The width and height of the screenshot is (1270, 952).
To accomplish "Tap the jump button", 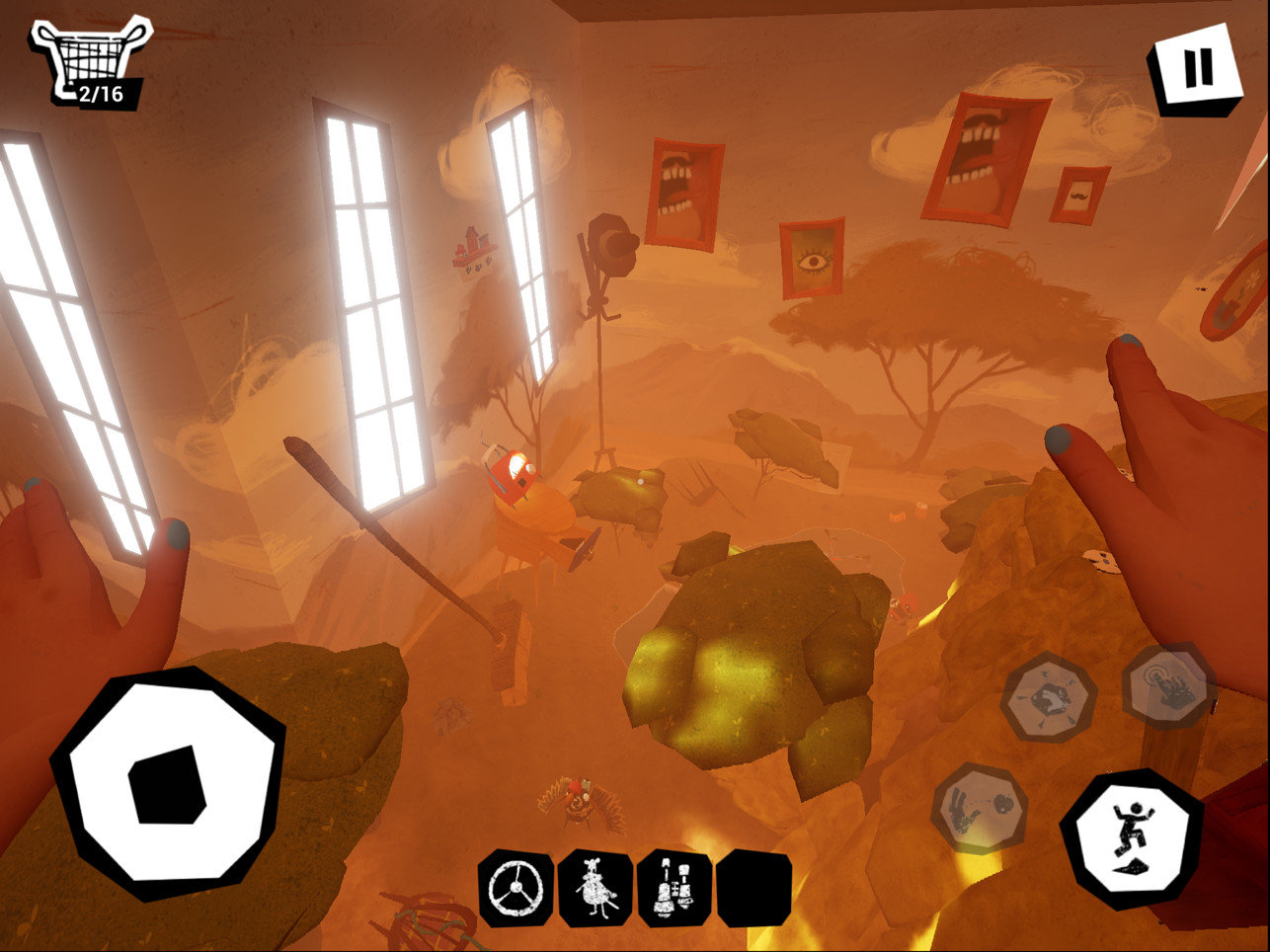I will (1133, 837).
